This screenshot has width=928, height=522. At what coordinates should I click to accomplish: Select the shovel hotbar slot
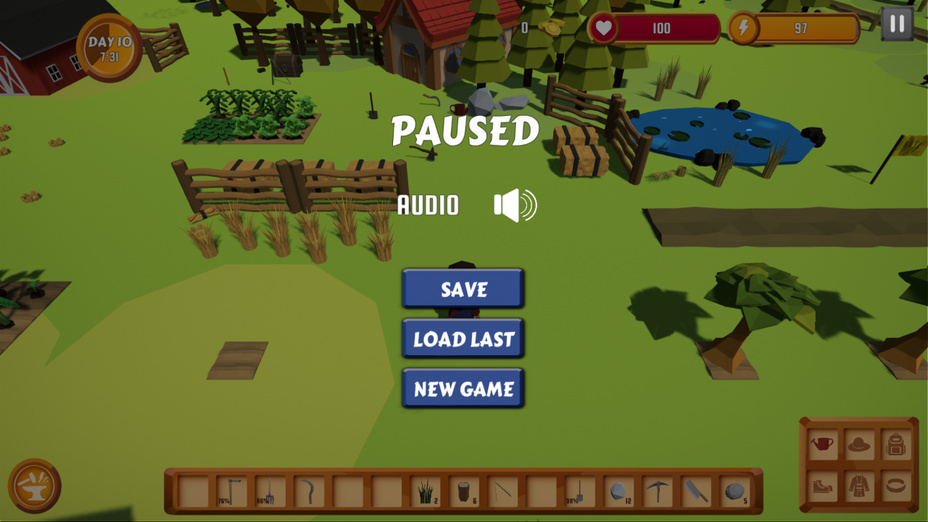point(580,491)
